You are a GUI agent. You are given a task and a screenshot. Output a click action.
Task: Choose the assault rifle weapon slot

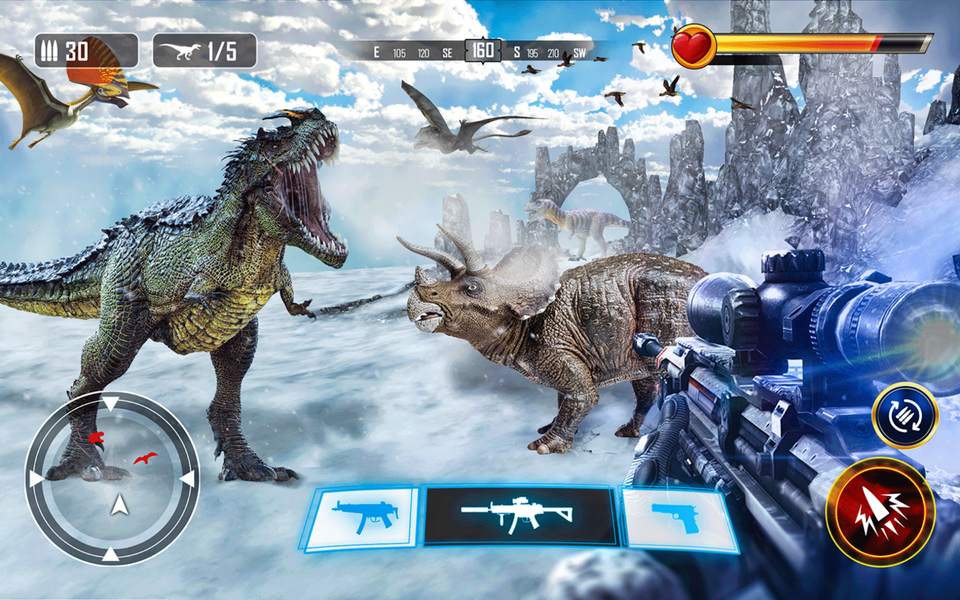point(518,515)
